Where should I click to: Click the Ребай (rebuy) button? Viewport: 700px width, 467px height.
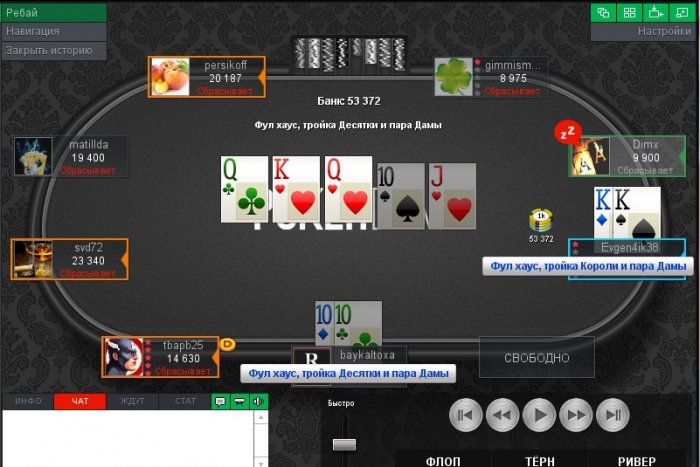(x=53, y=13)
